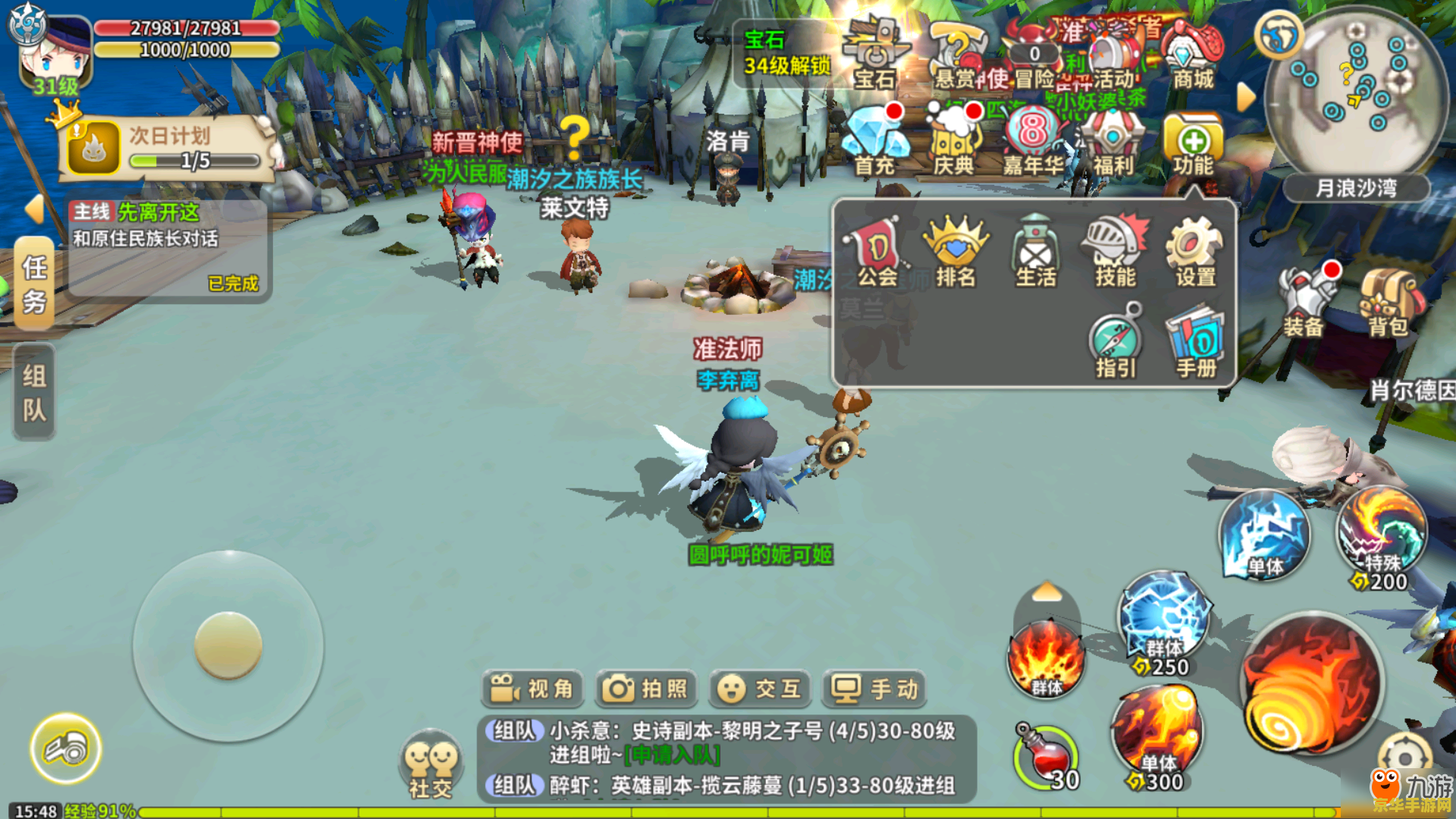Toggle the 功能 function folder
Viewport: 1456px width, 819px height.
click(1193, 146)
